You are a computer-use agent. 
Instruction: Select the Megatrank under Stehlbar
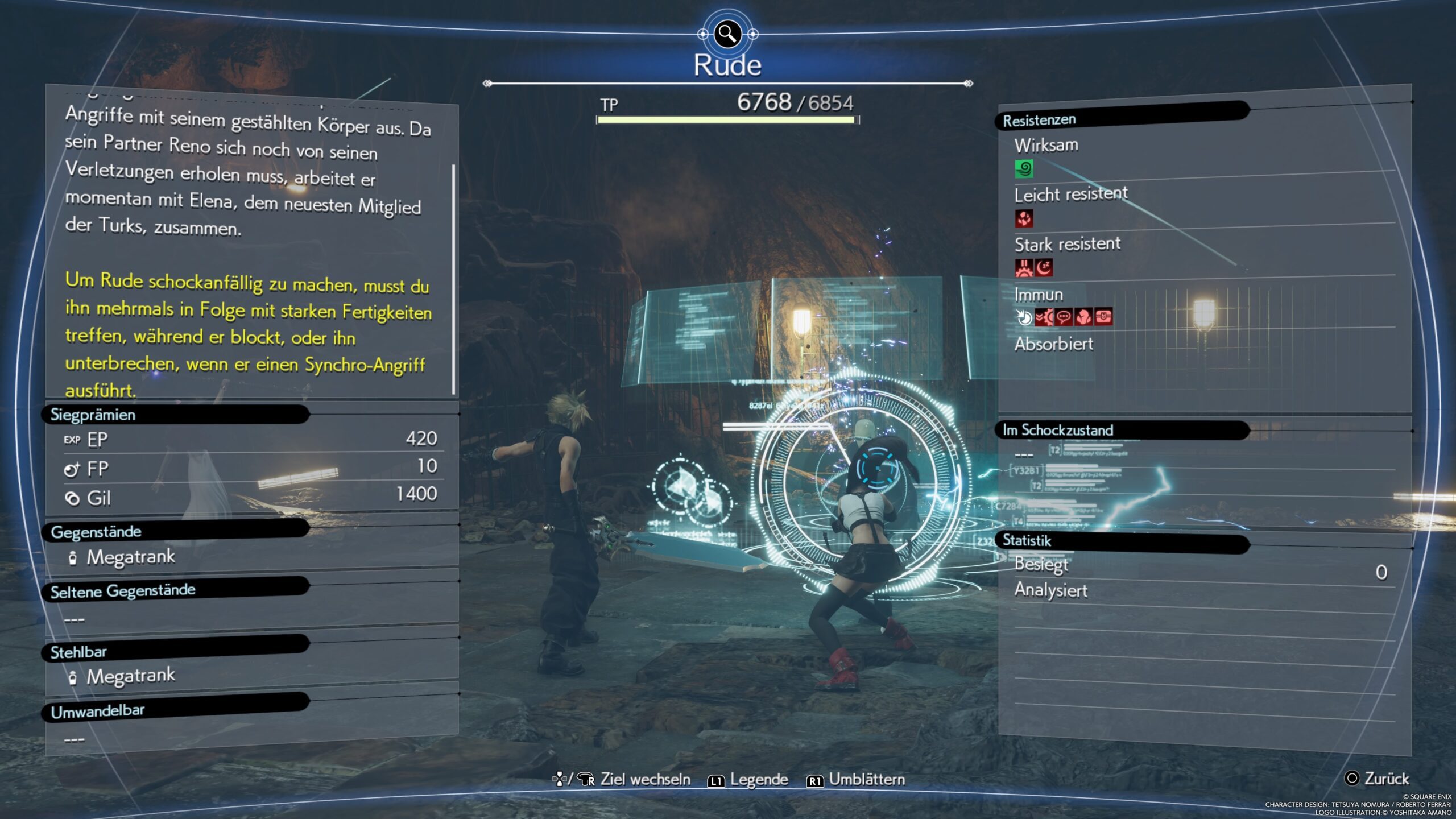pos(130,676)
